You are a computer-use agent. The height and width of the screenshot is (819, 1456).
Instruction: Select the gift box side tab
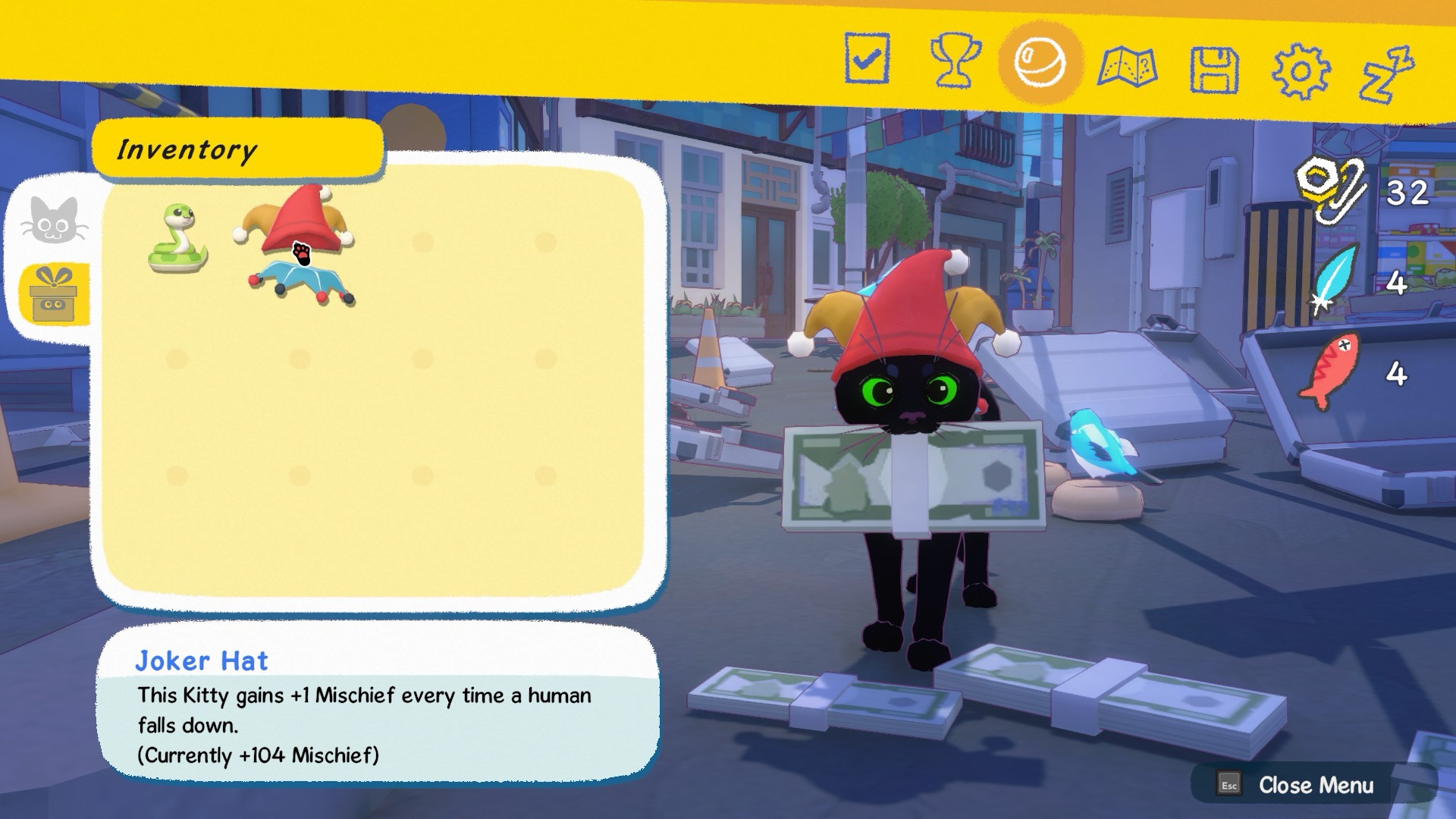55,296
